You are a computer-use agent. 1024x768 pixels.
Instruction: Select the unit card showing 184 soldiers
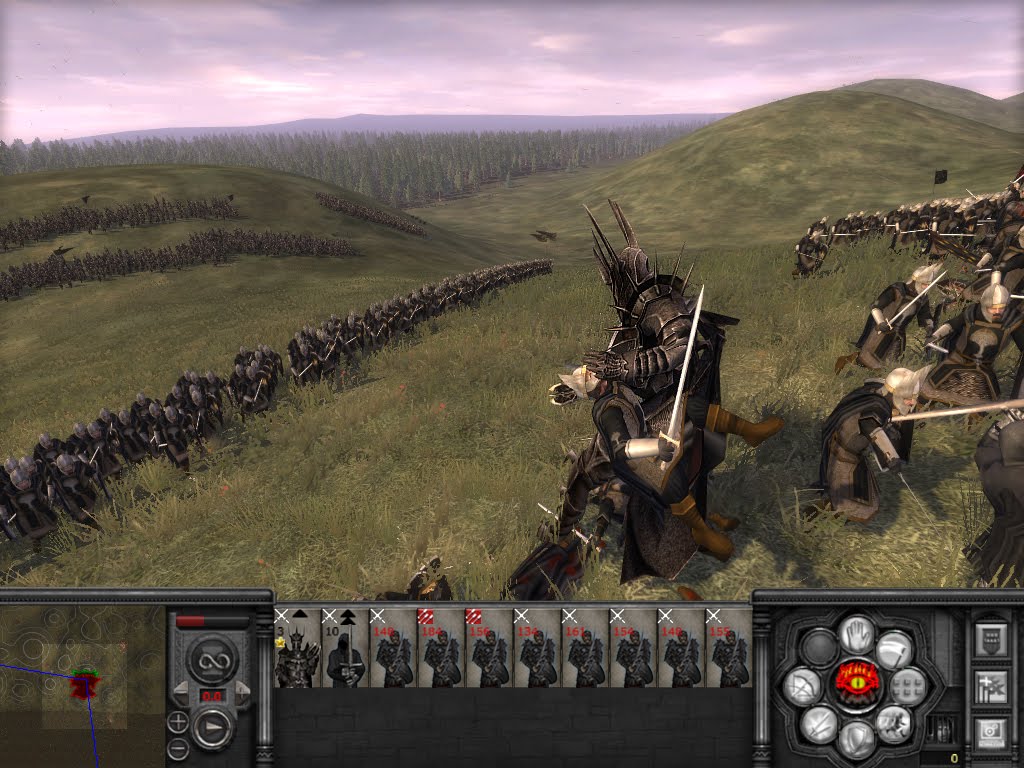pyautogui.click(x=441, y=648)
